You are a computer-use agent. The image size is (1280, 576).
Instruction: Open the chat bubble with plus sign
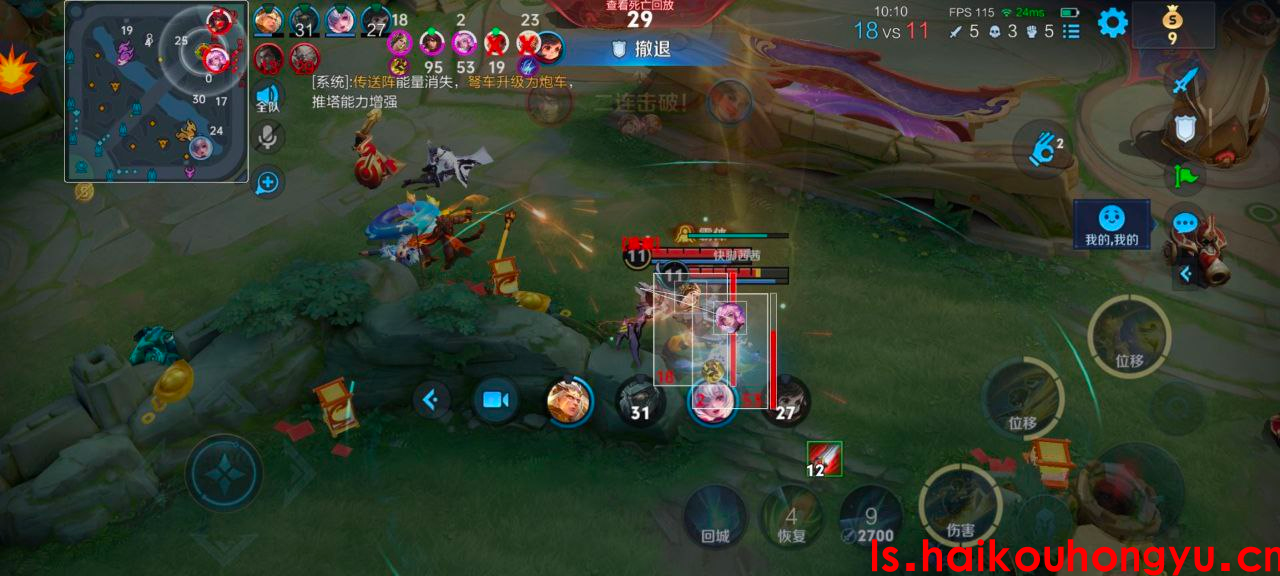(x=267, y=182)
